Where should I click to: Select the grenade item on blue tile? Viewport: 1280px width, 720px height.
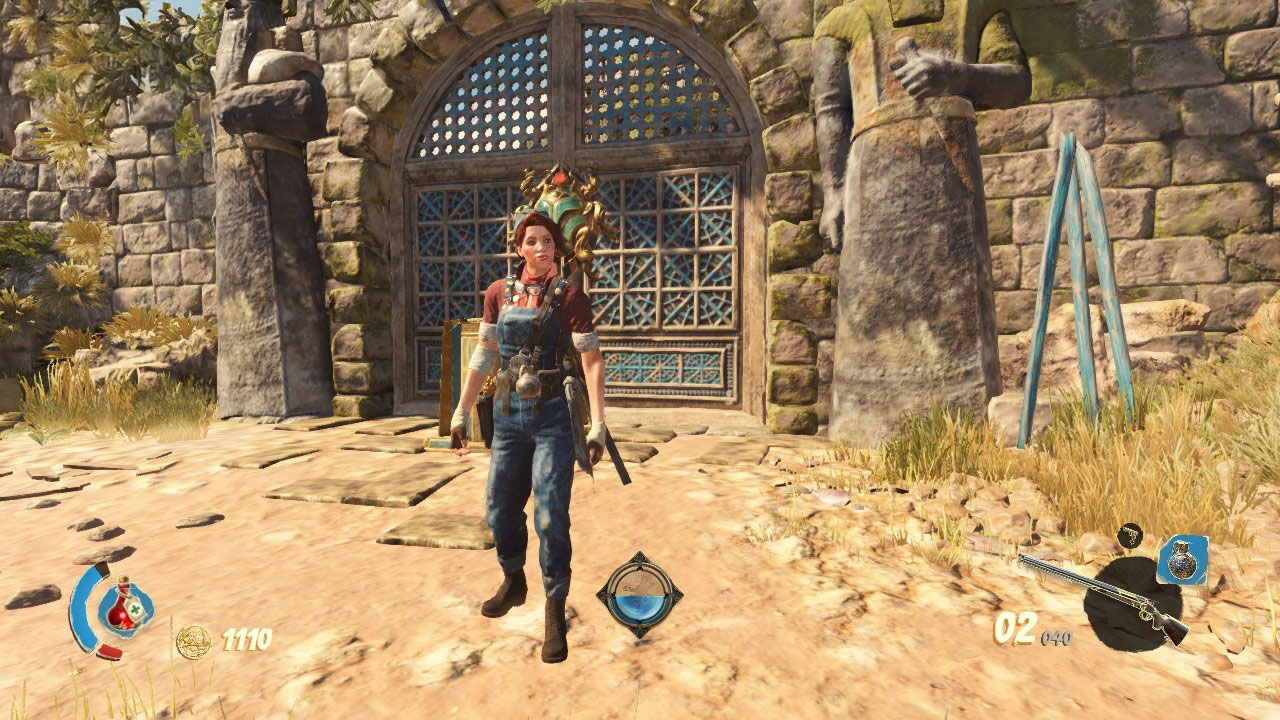[1182, 560]
